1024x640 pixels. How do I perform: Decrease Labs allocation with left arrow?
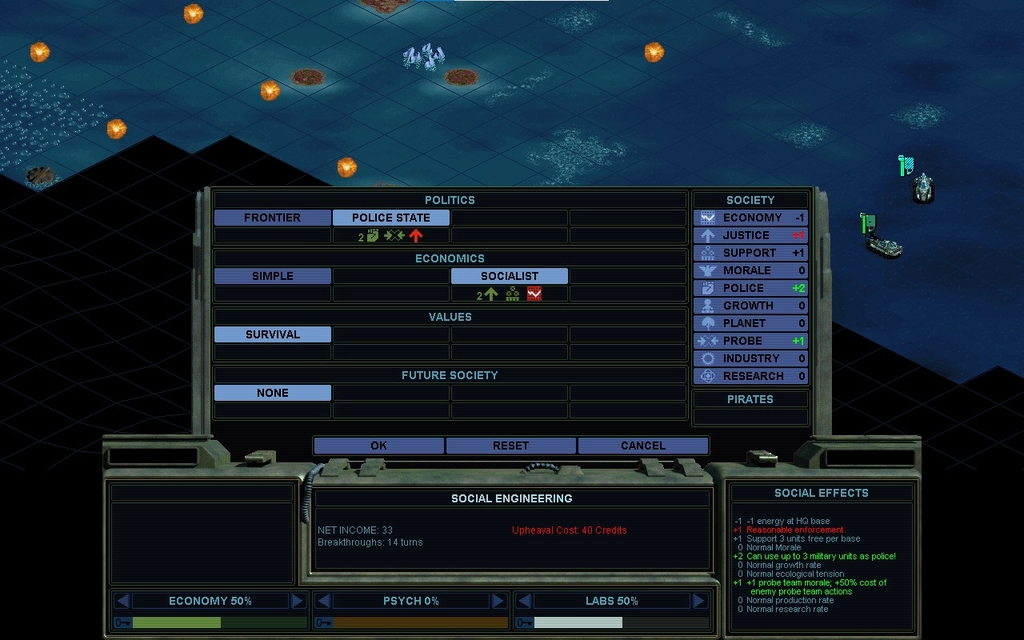point(523,601)
